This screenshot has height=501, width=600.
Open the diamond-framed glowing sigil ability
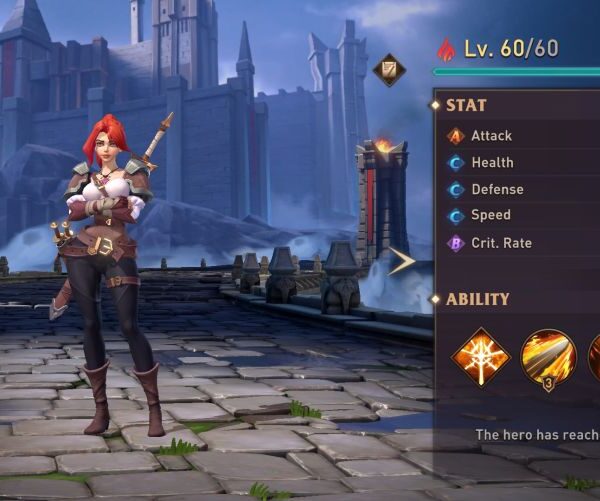click(x=481, y=357)
